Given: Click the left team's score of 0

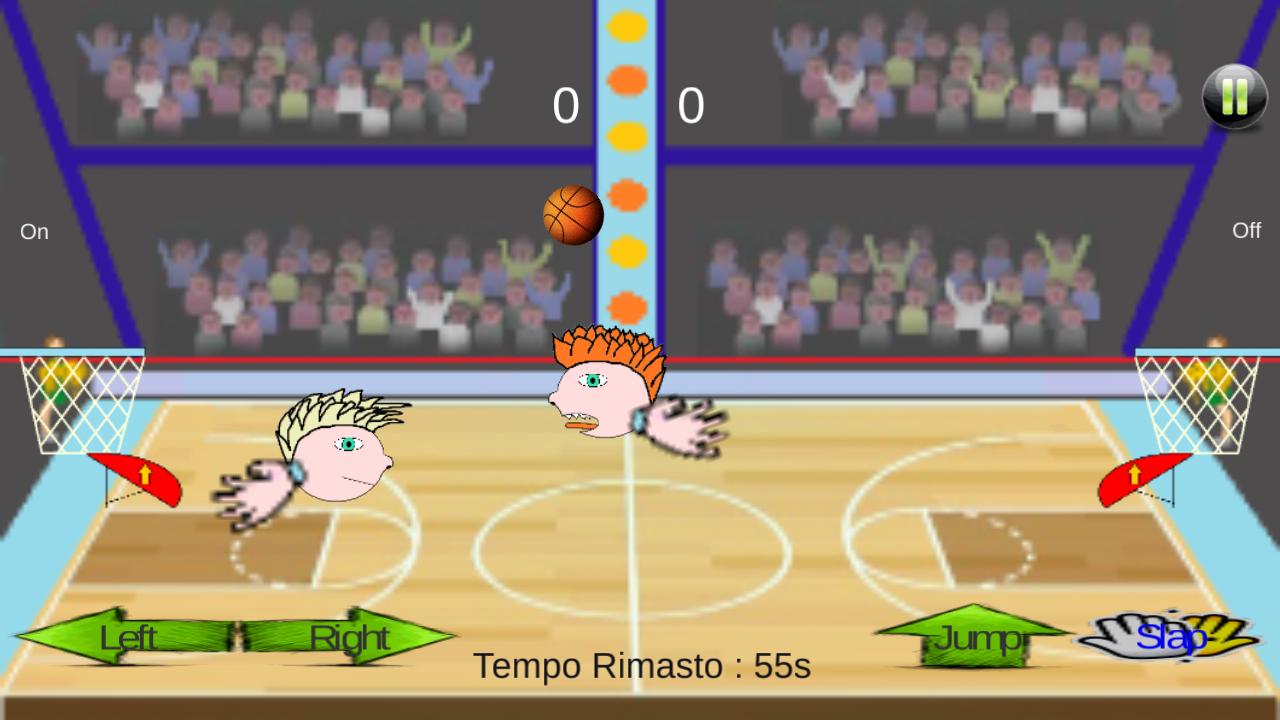Looking at the screenshot, I should (566, 105).
